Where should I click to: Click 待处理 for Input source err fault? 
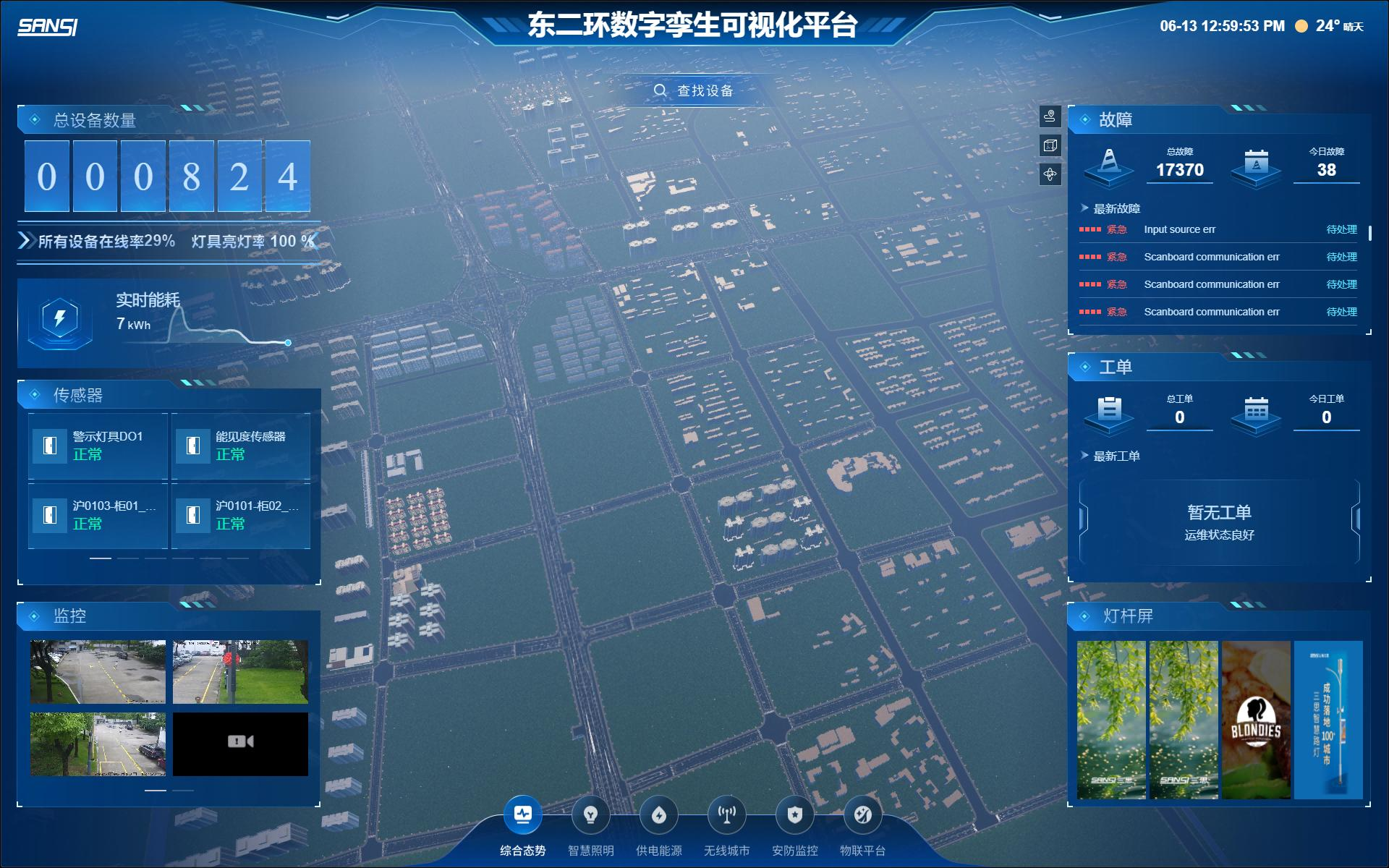(x=1342, y=229)
